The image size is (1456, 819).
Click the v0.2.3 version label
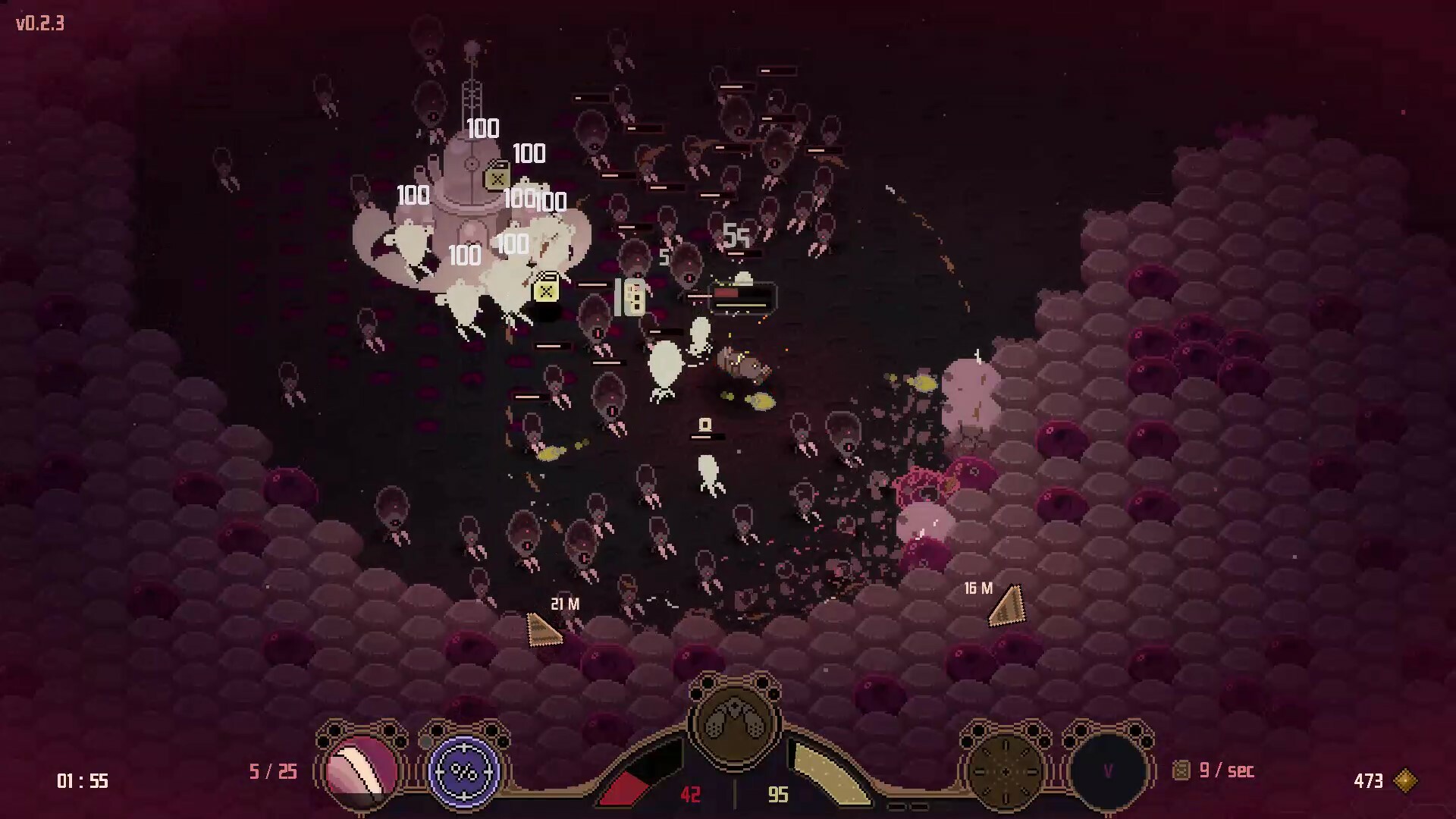tap(39, 24)
